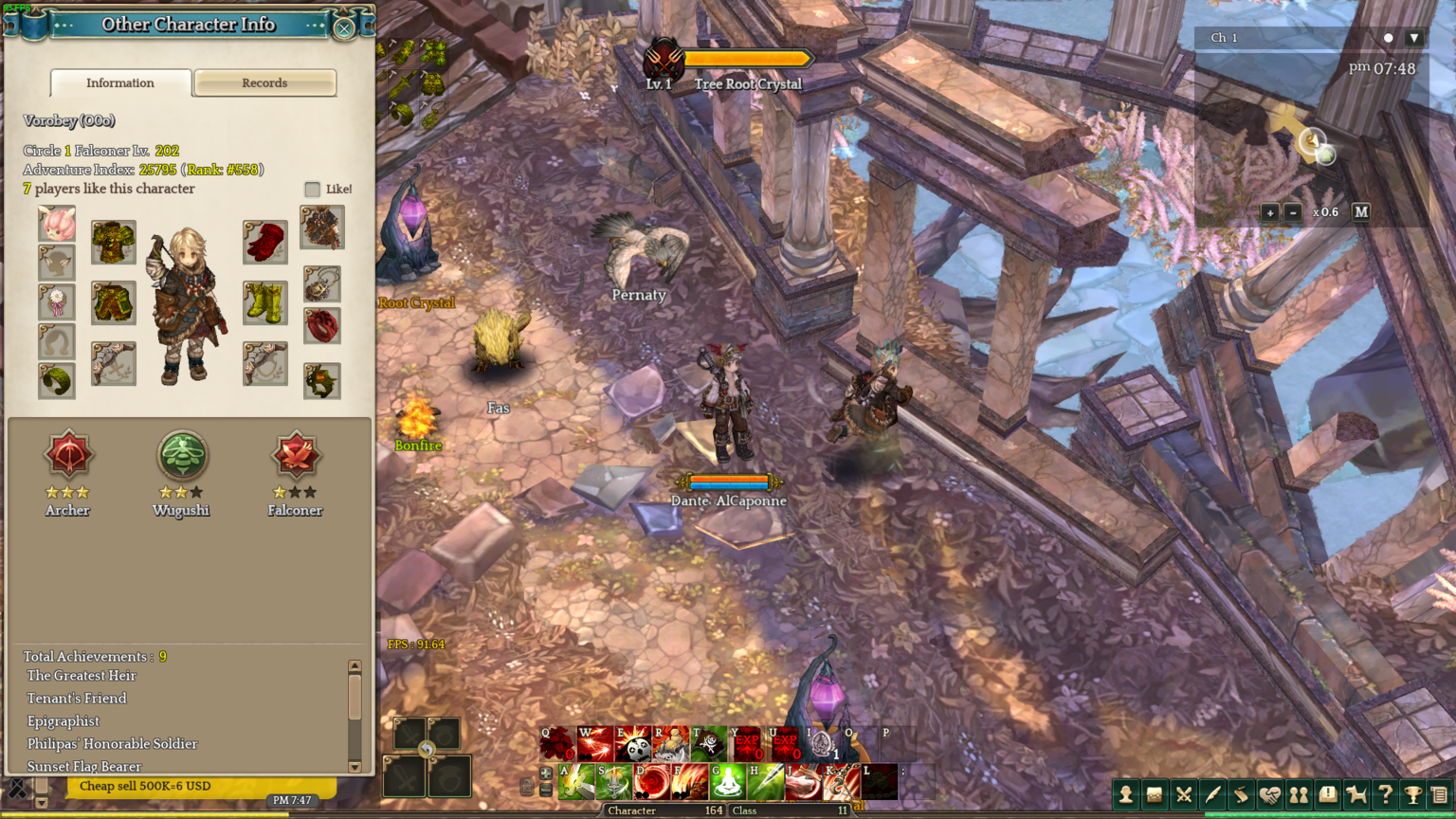
Task: Inspect the green chest armor slot
Action: click(x=114, y=243)
